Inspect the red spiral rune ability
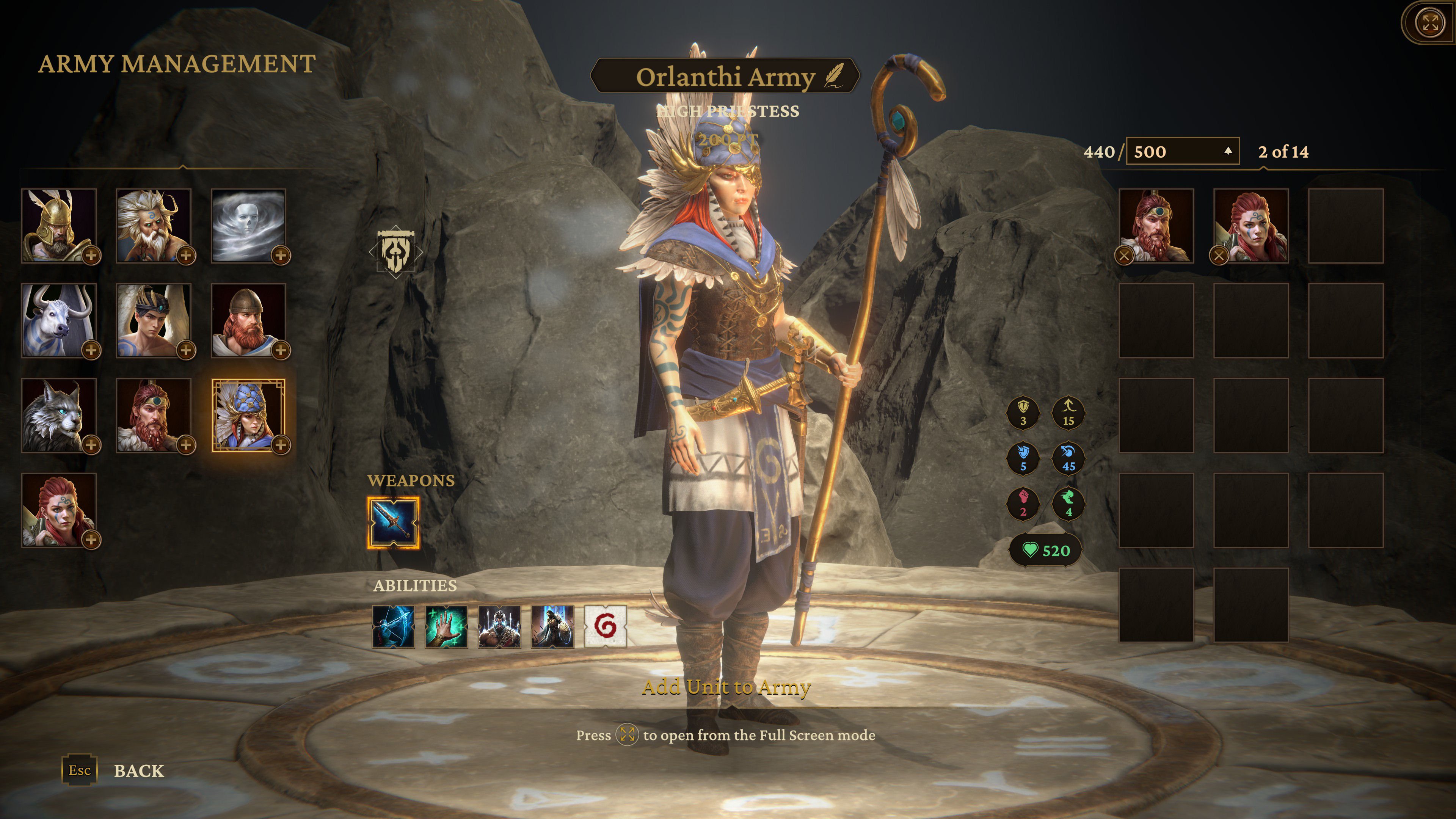 pyautogui.click(x=606, y=626)
